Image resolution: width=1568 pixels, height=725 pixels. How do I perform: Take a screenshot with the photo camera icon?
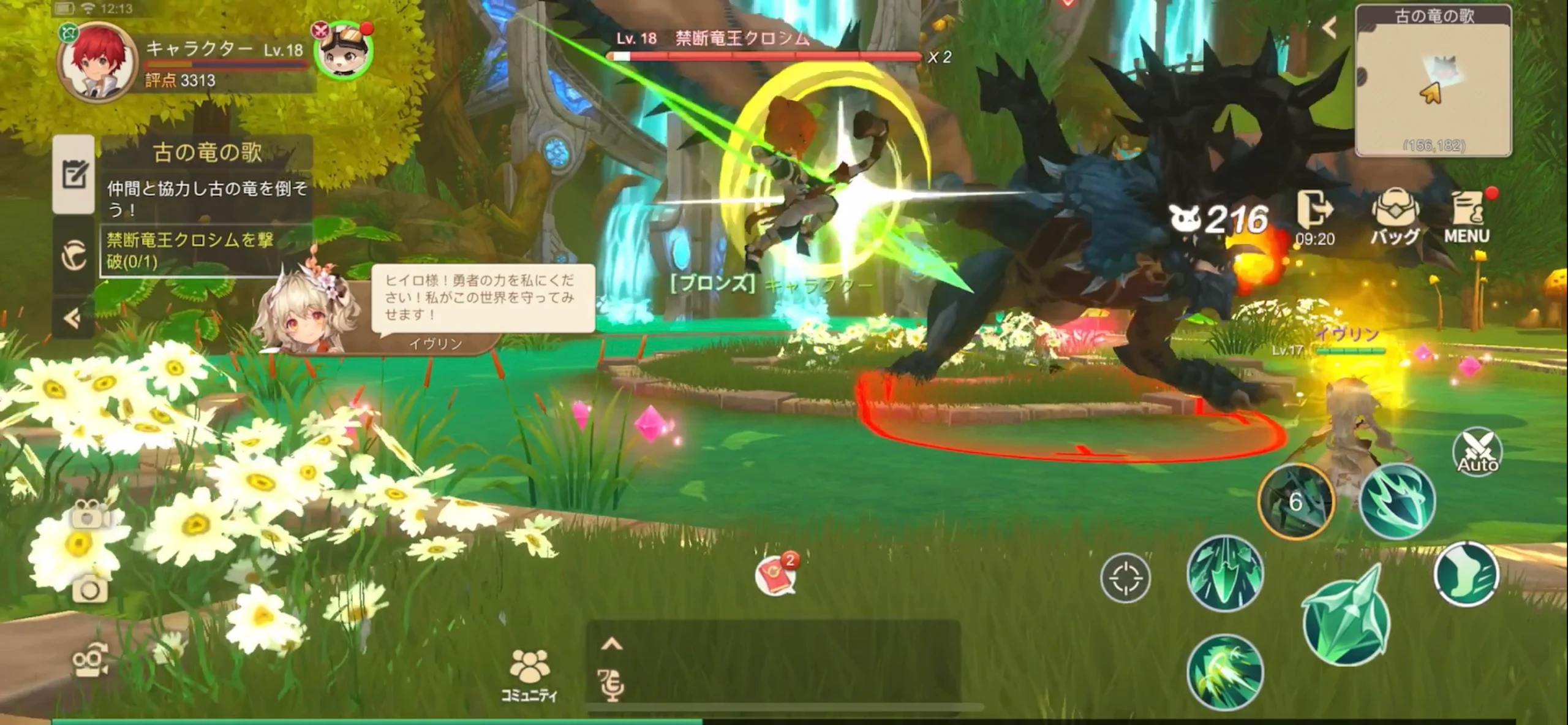90,590
